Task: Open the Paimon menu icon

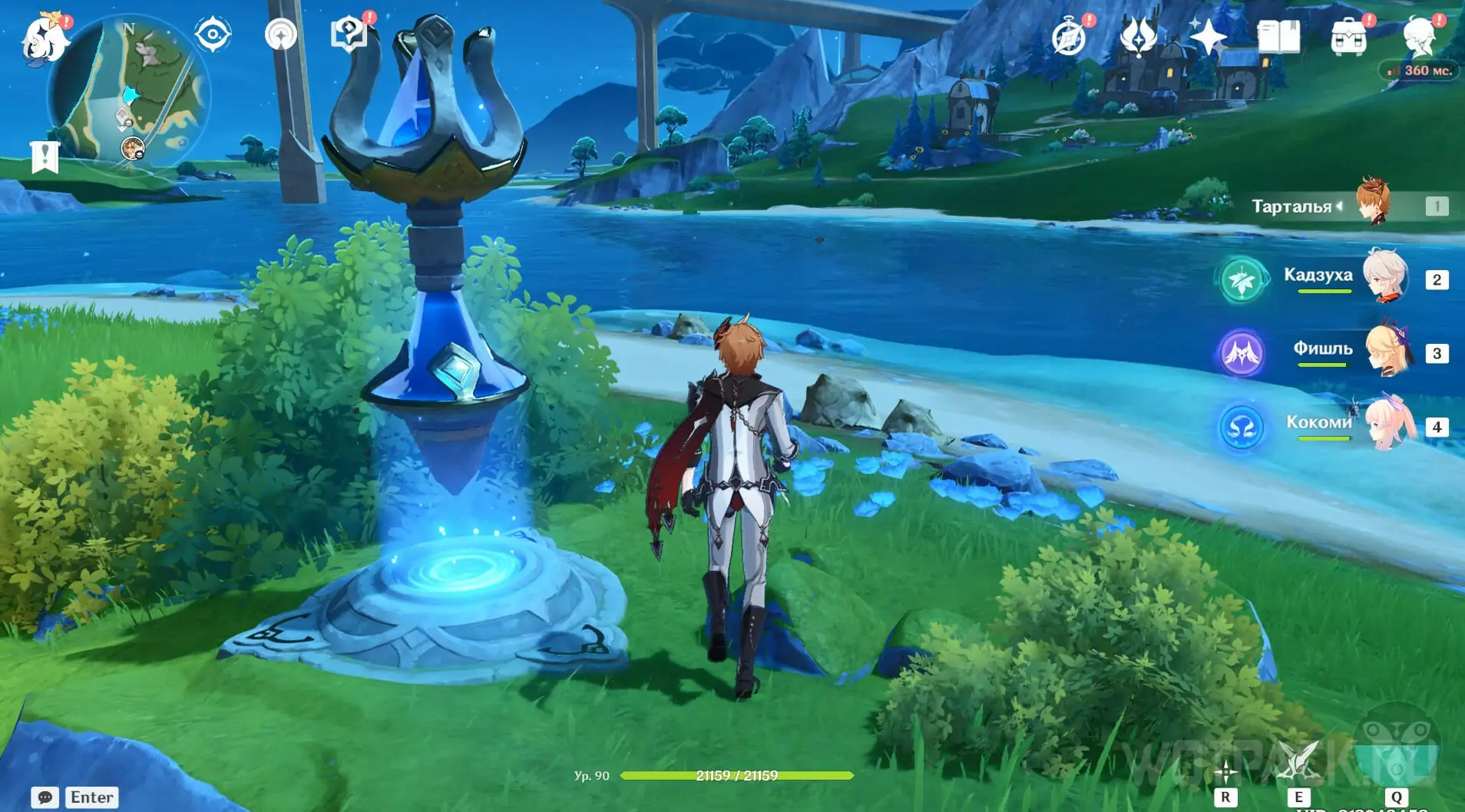Action: coord(45,38)
